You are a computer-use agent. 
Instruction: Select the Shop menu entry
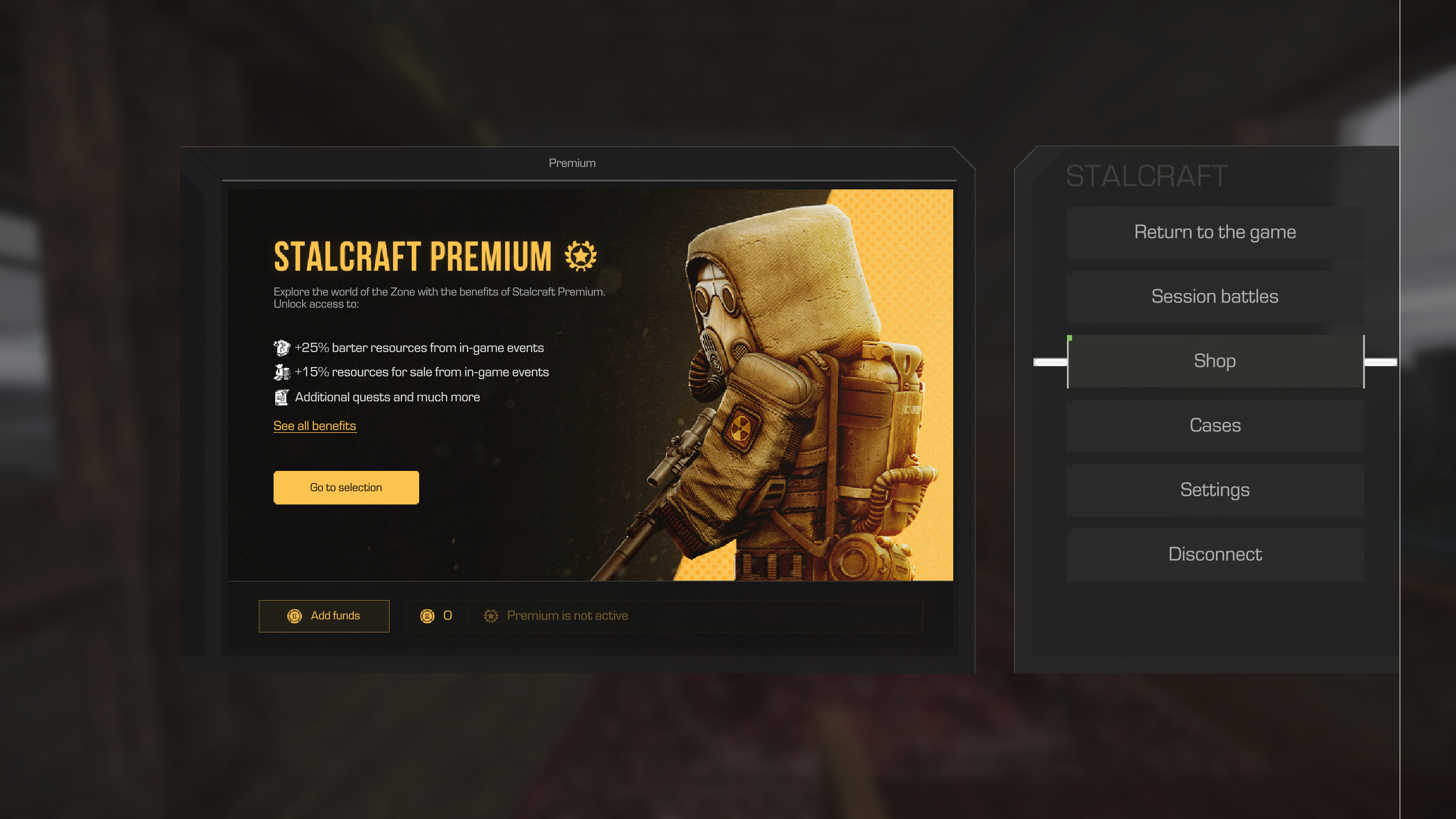coord(1215,361)
